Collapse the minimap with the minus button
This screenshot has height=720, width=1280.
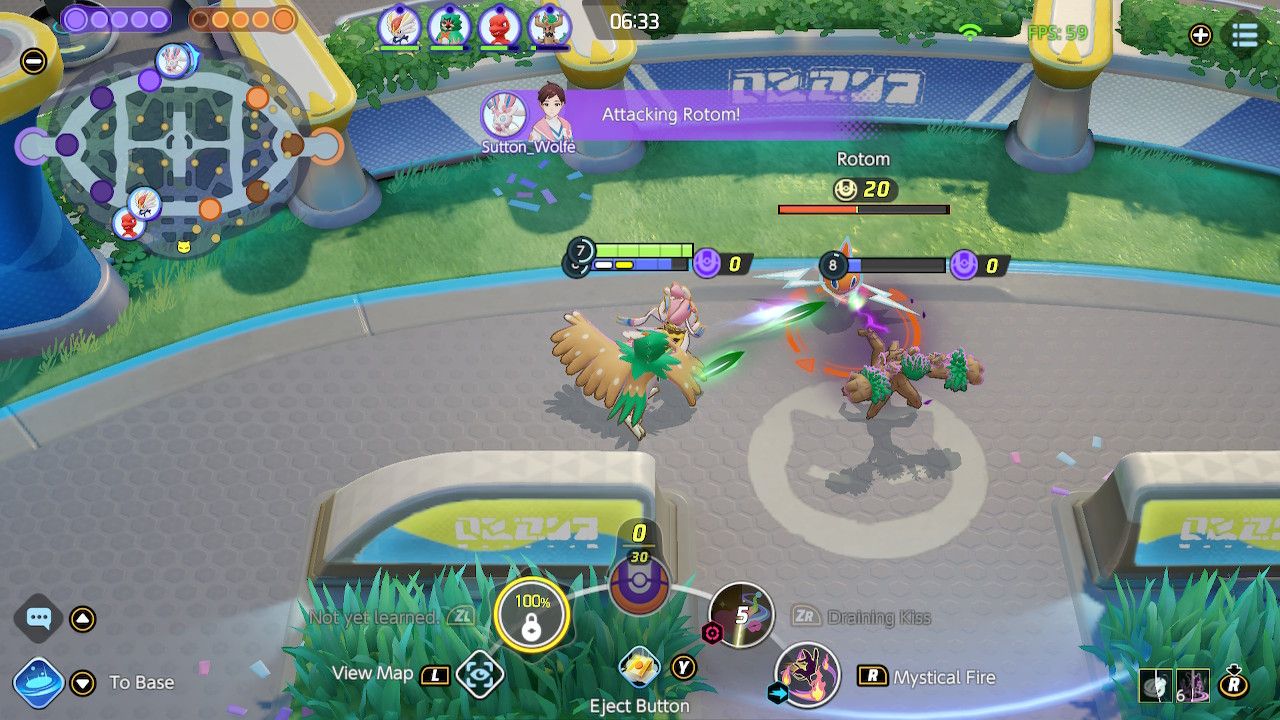[x=33, y=61]
